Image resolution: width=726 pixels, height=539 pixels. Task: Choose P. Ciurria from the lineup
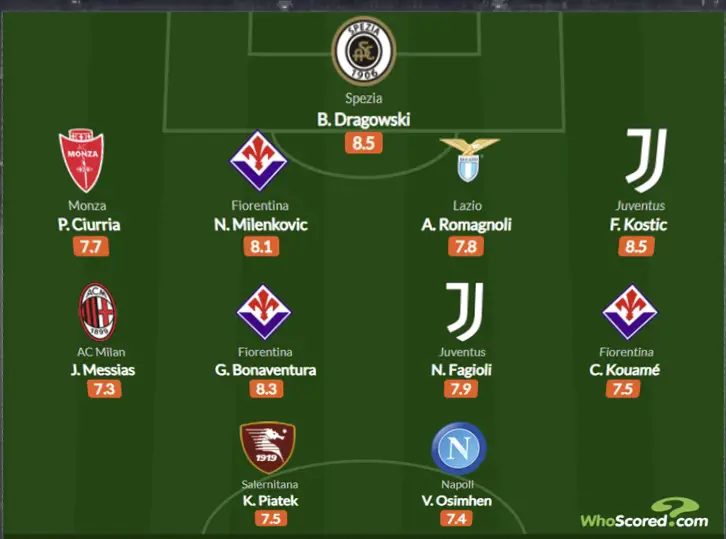click(x=88, y=225)
